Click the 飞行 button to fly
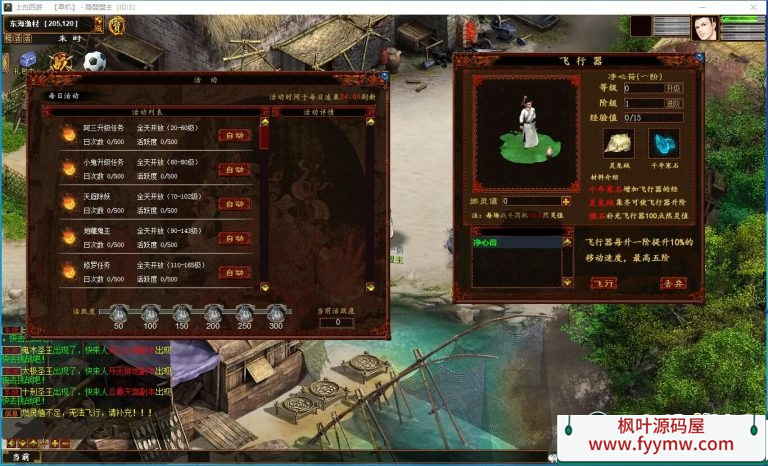The width and height of the screenshot is (768, 466). click(x=603, y=283)
